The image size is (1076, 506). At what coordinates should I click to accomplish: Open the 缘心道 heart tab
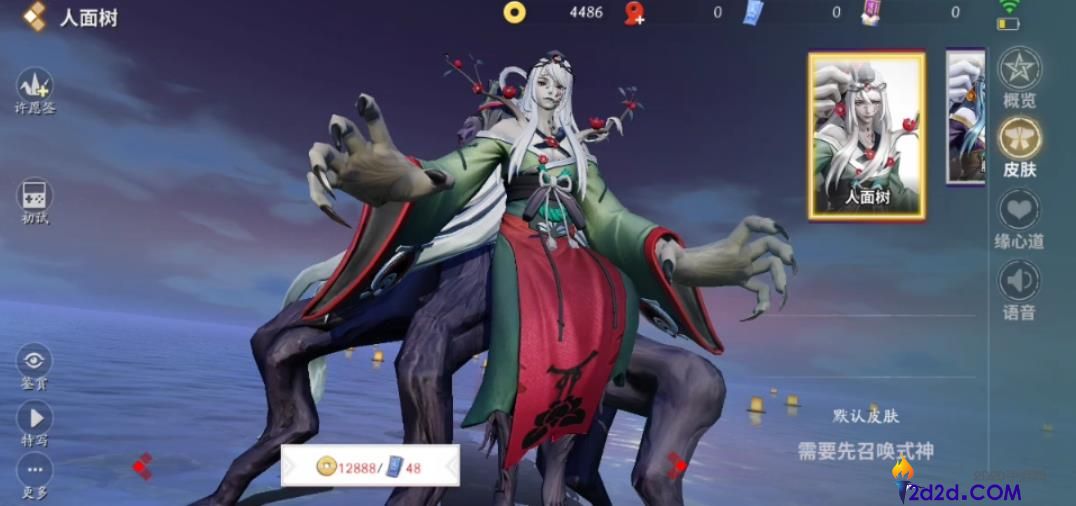pos(1019,212)
